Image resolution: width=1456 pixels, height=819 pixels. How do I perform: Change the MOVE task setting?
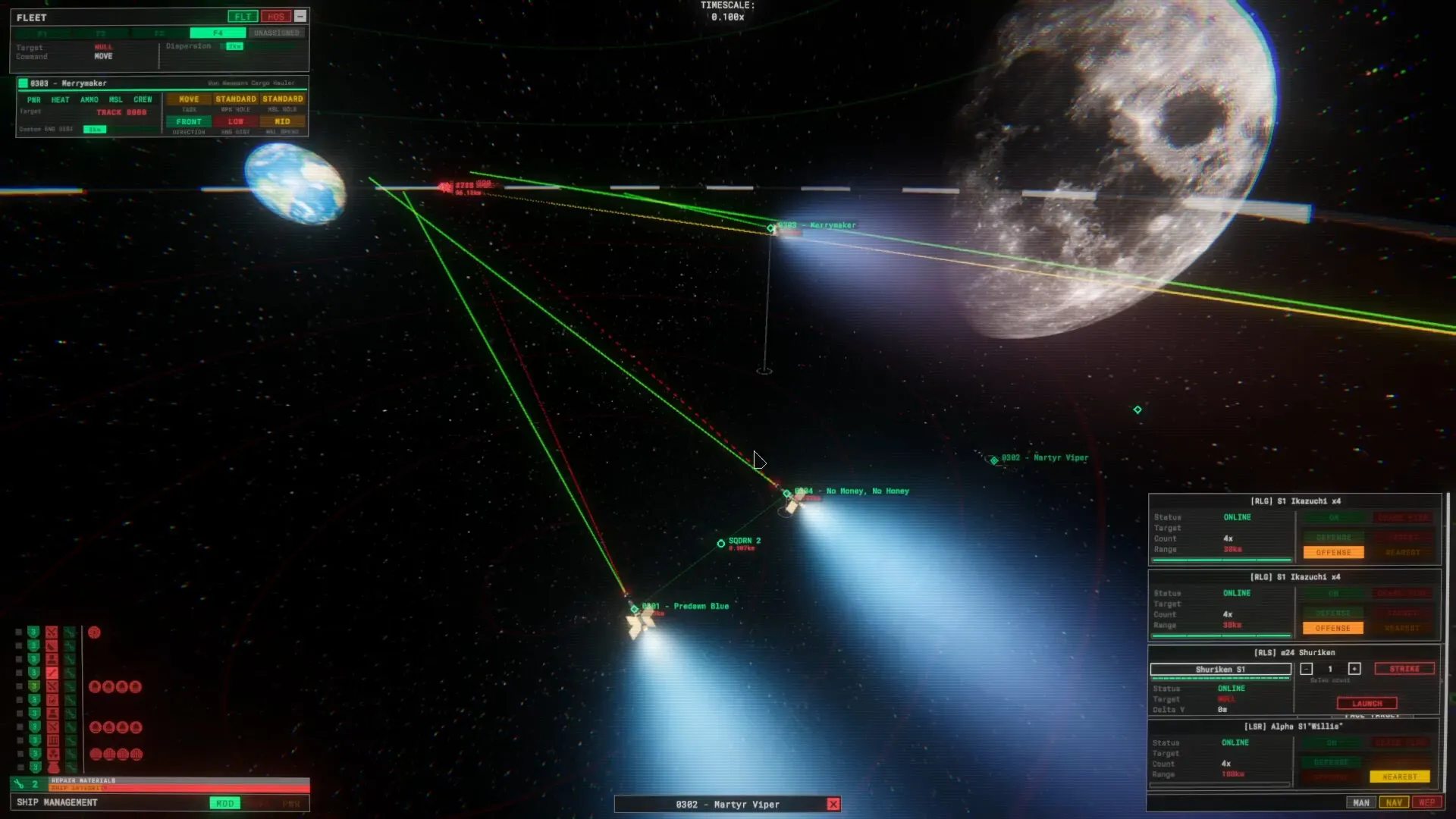click(189, 99)
